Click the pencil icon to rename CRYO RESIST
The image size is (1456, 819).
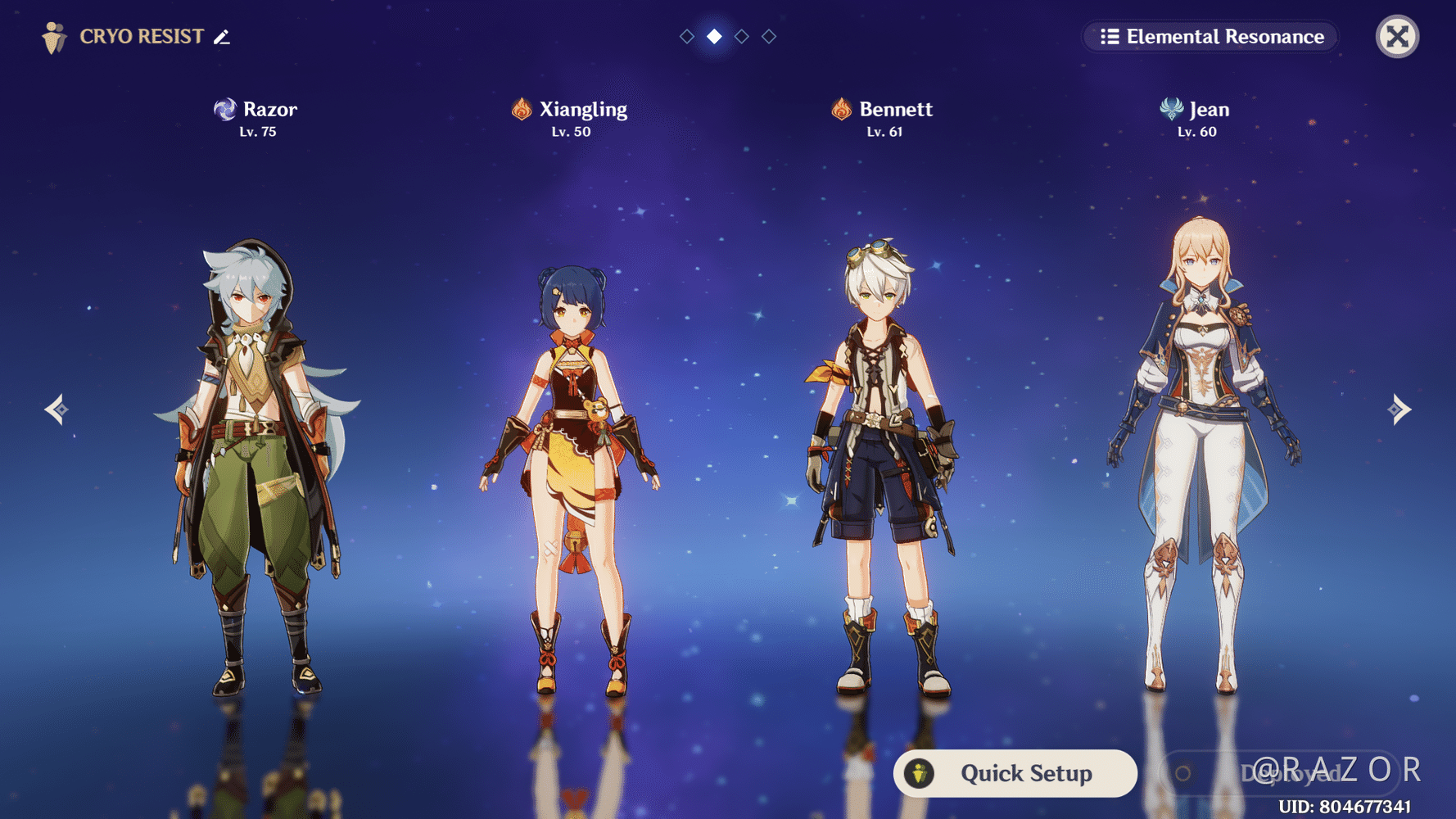coord(219,37)
